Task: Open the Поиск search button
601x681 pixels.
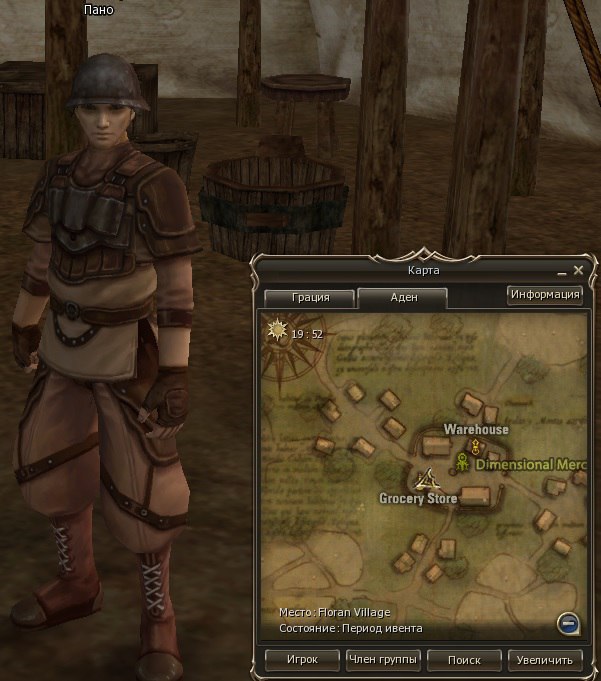Action: point(464,660)
